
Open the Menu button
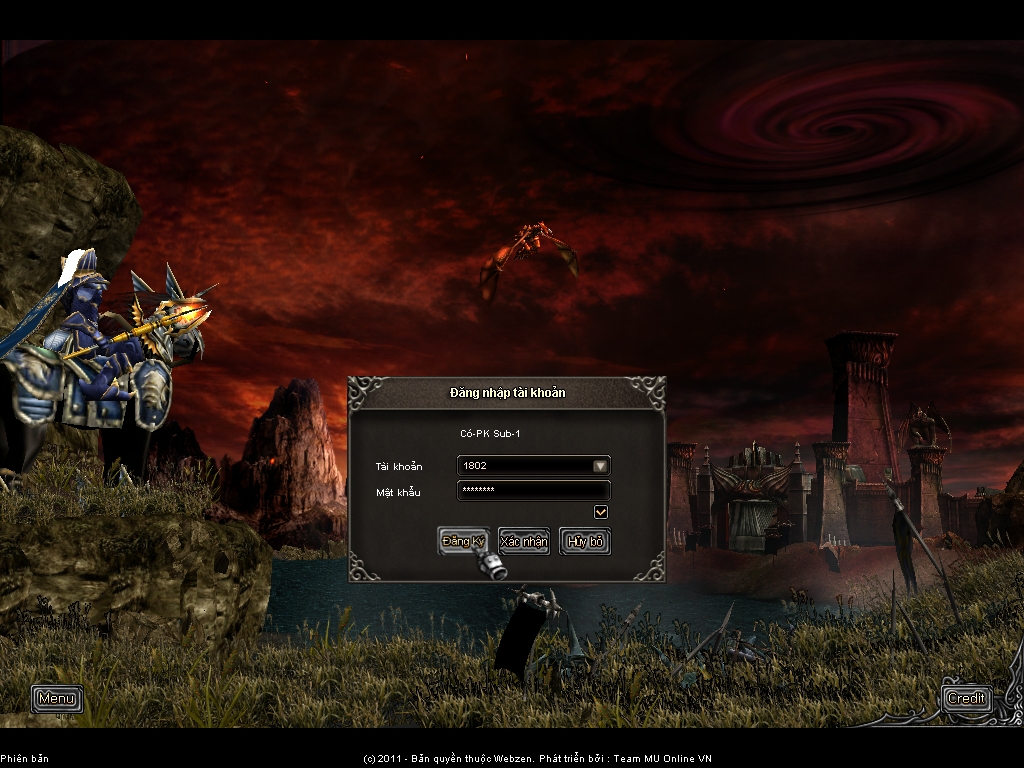tap(57, 698)
